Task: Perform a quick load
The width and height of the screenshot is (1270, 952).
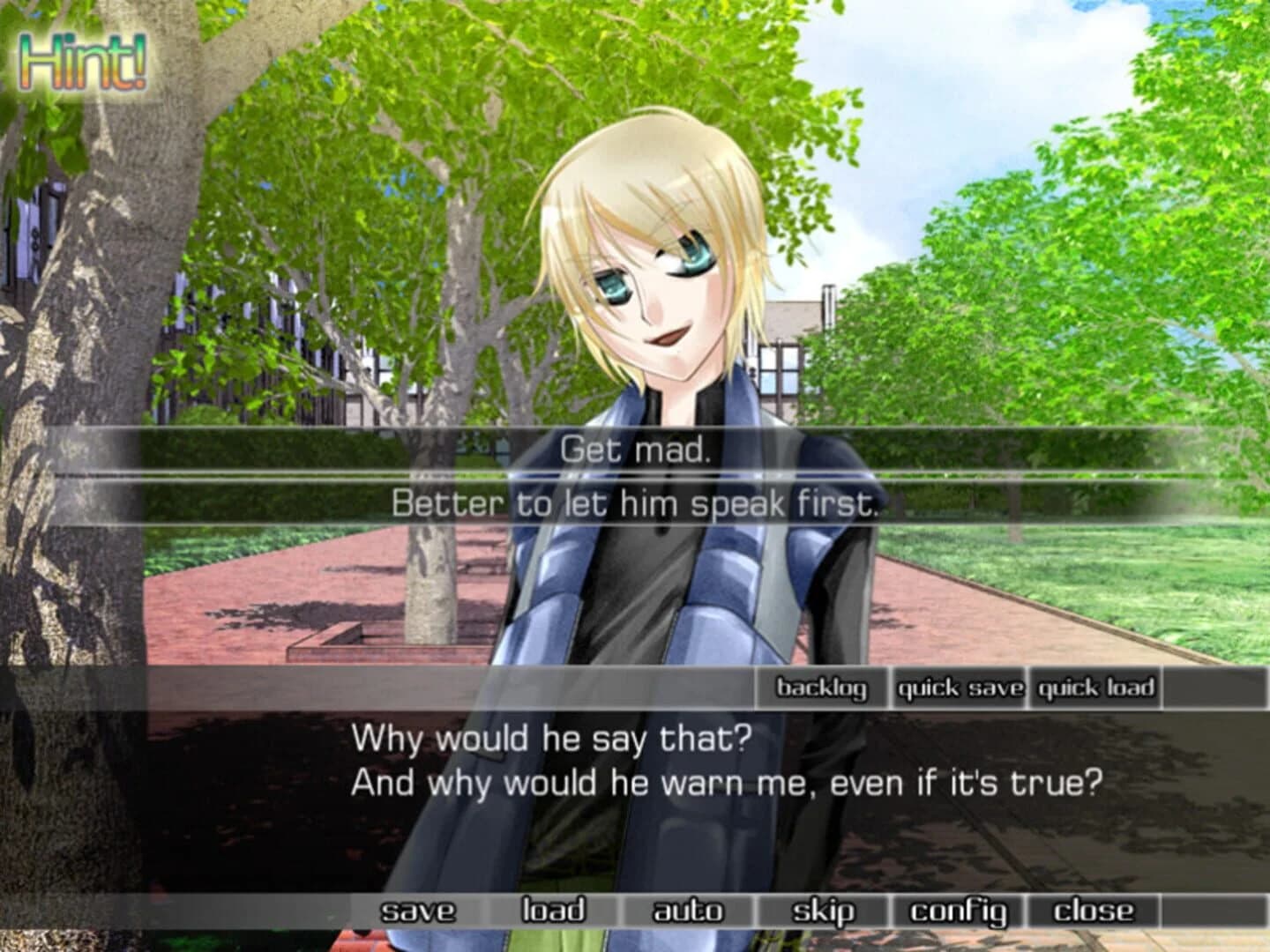Action: (1095, 688)
